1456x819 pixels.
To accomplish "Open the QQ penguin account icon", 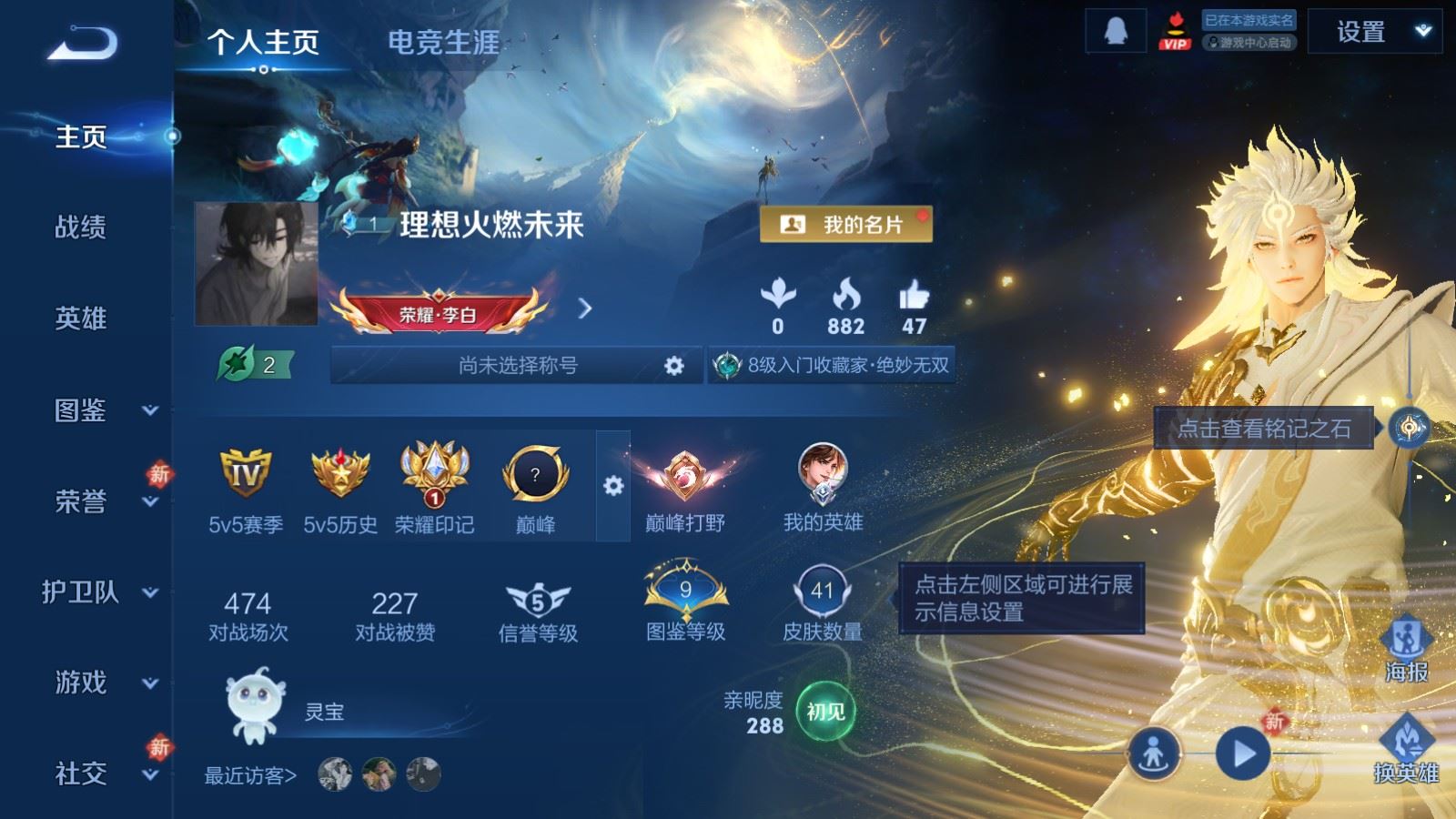I will pyautogui.click(x=1117, y=31).
